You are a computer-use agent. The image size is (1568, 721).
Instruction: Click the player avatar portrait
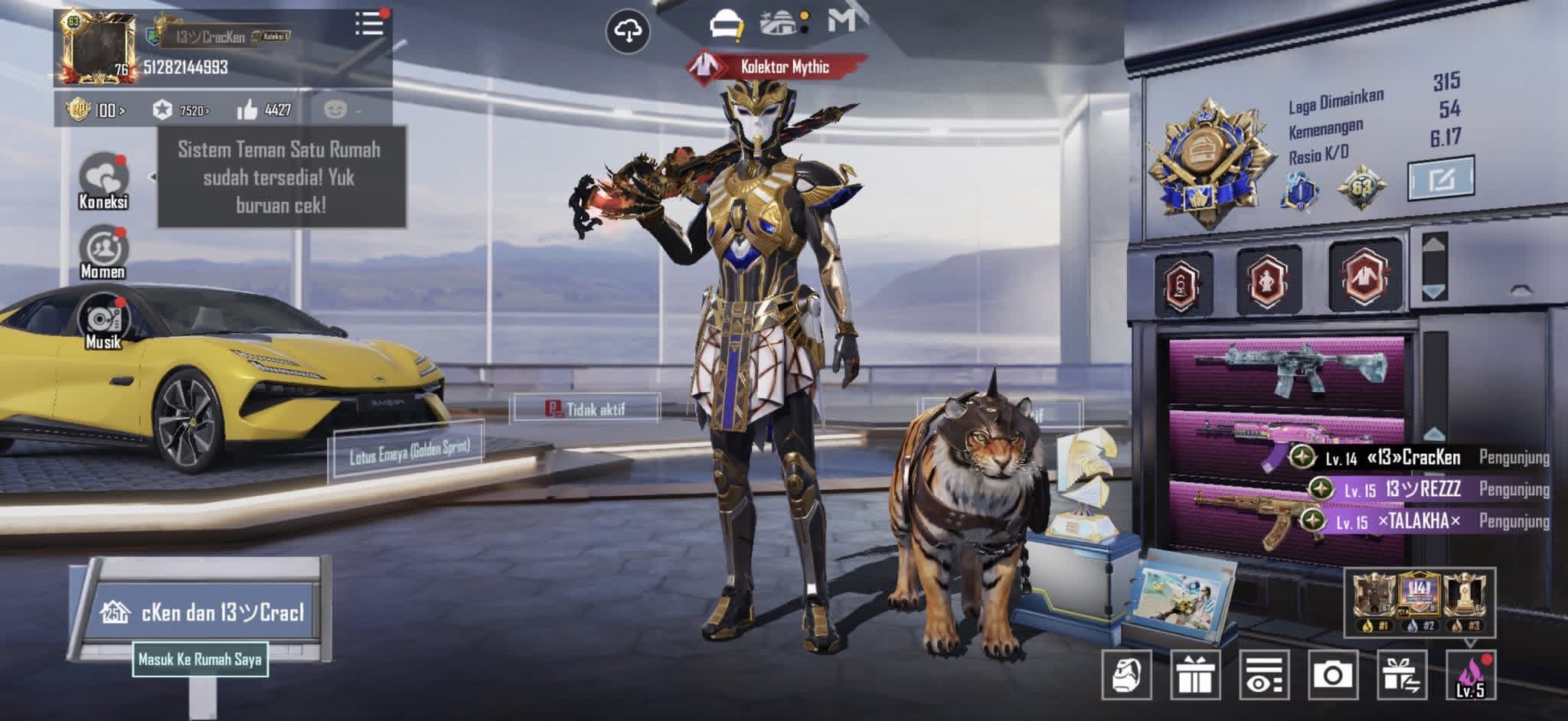[x=96, y=46]
